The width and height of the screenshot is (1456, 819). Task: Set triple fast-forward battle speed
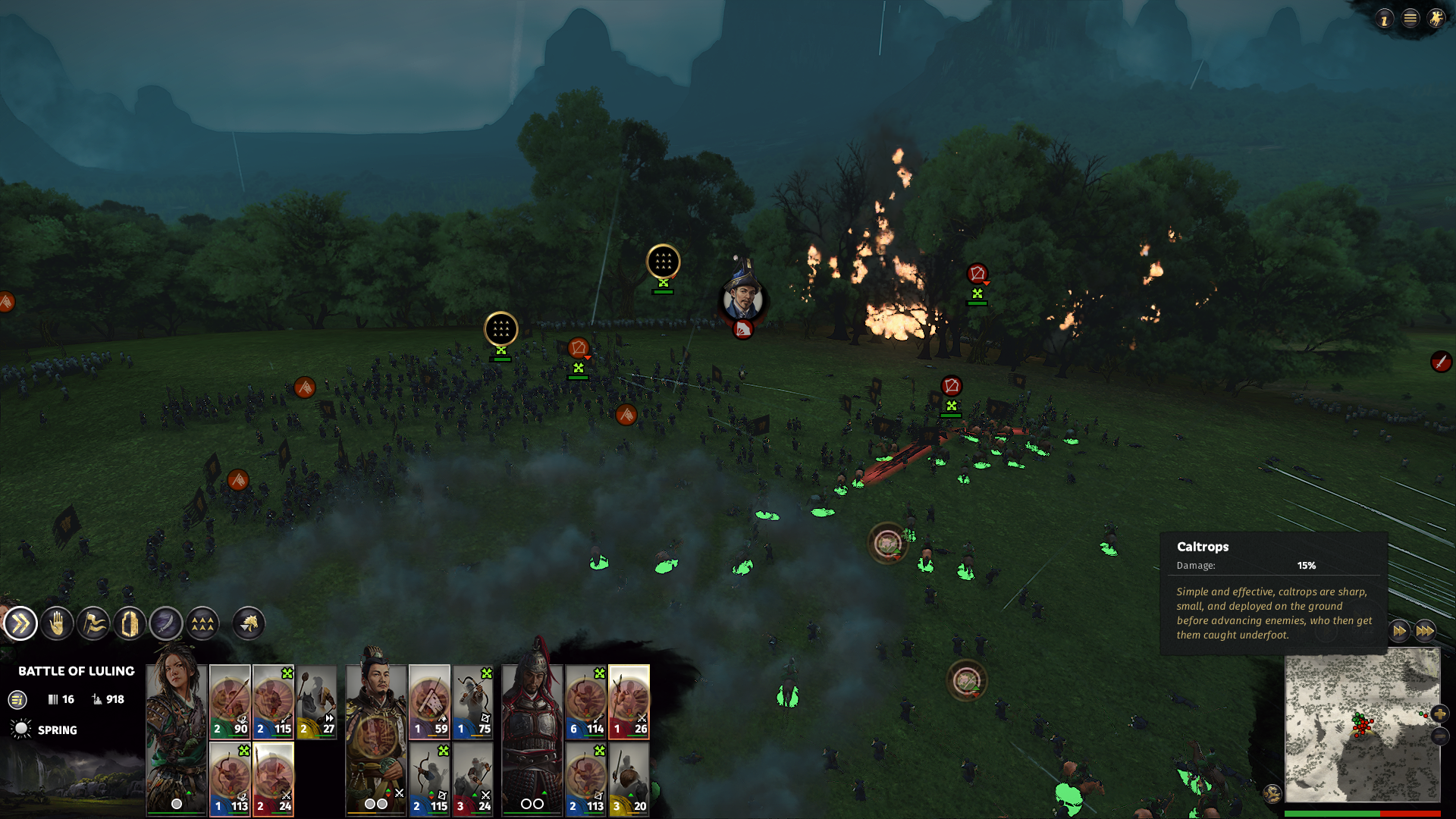point(1425,631)
